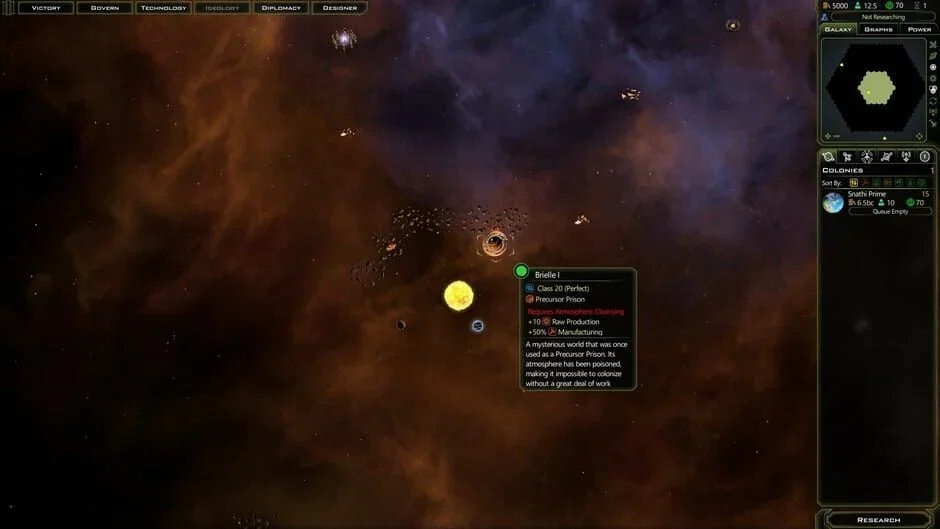Open the Govern menu
This screenshot has height=529, width=940.
coord(105,8)
